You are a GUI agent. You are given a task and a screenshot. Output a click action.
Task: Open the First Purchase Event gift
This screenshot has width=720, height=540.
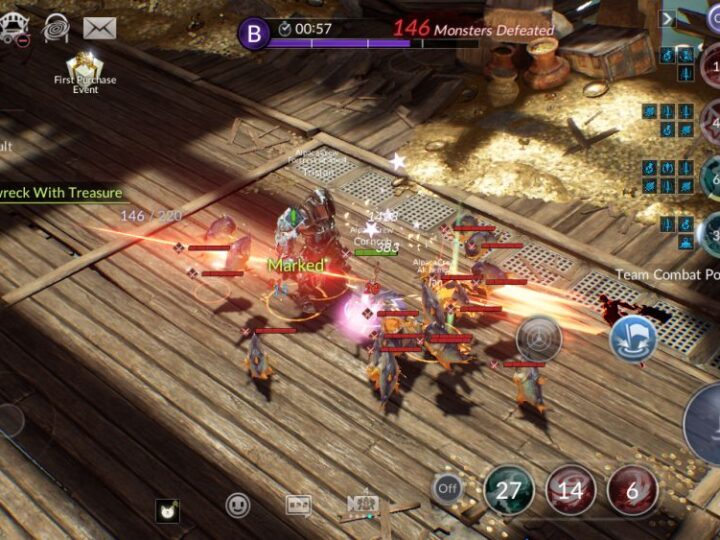(x=85, y=66)
